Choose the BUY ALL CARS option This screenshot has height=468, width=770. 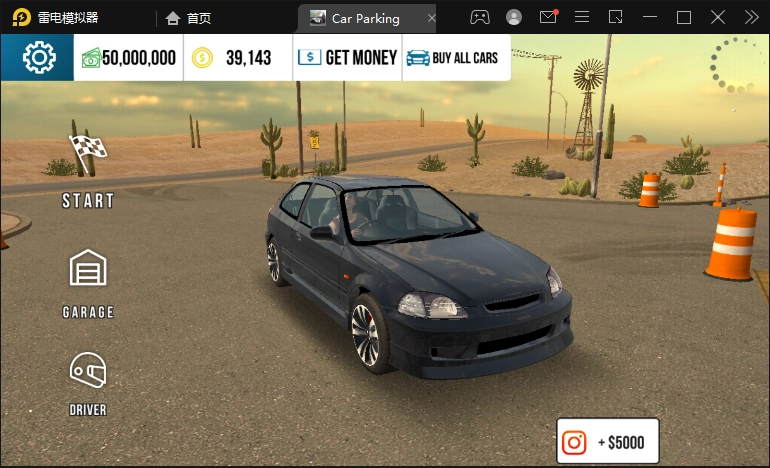click(x=456, y=58)
